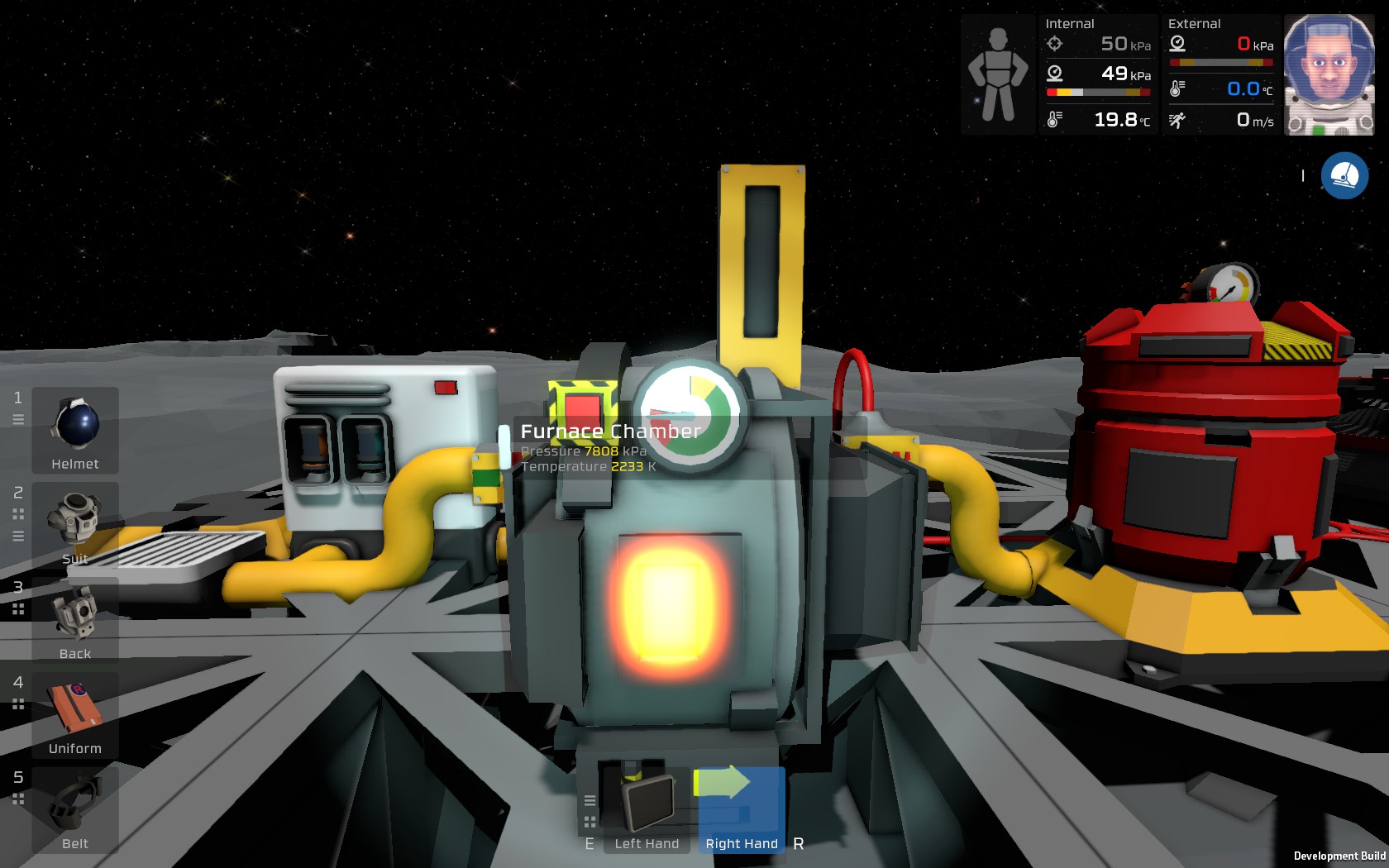
Task: Click the External status panel header
Action: pos(1194,23)
